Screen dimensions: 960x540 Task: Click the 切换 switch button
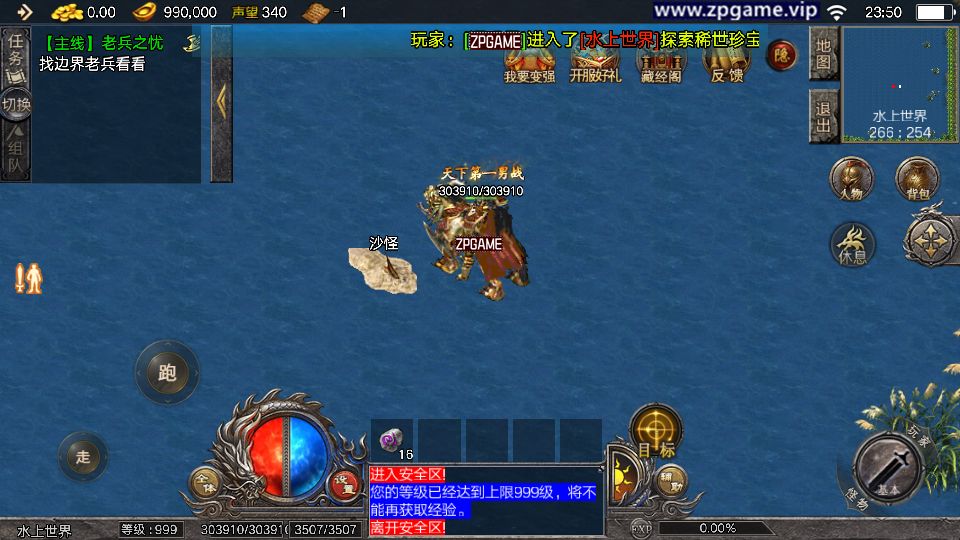(16, 104)
